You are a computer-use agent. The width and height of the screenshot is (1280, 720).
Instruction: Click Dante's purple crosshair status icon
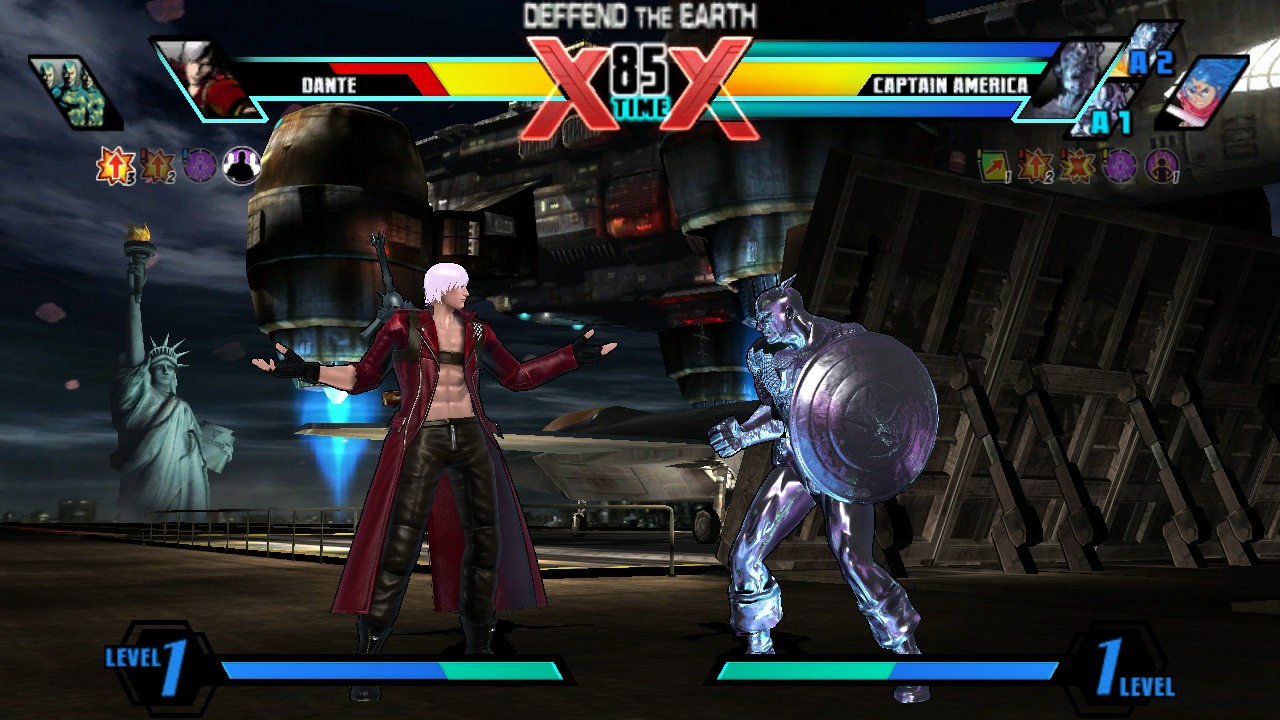pos(198,166)
